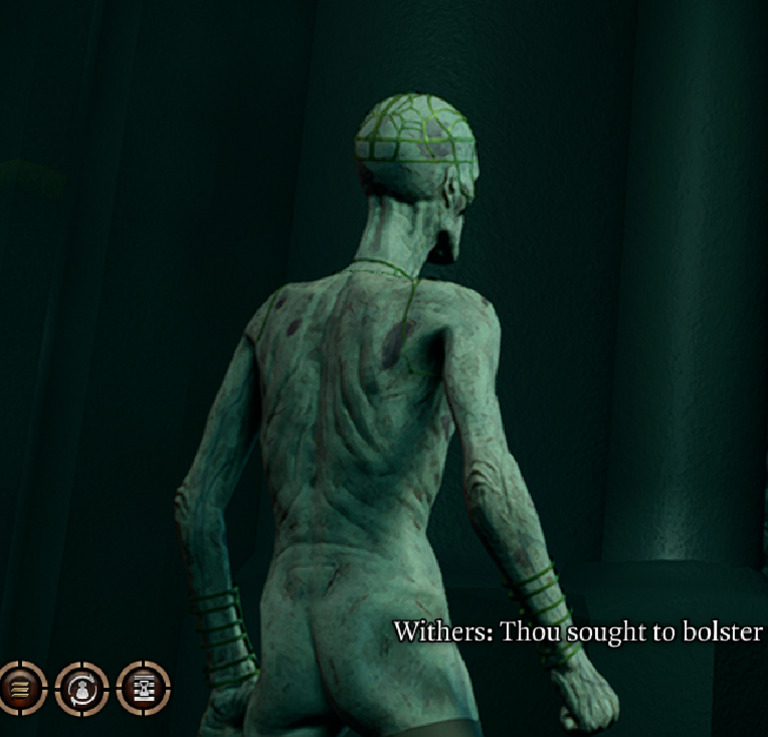The height and width of the screenshot is (737, 768).
Task: Open the three-line menu icon
Action: [x=18, y=688]
